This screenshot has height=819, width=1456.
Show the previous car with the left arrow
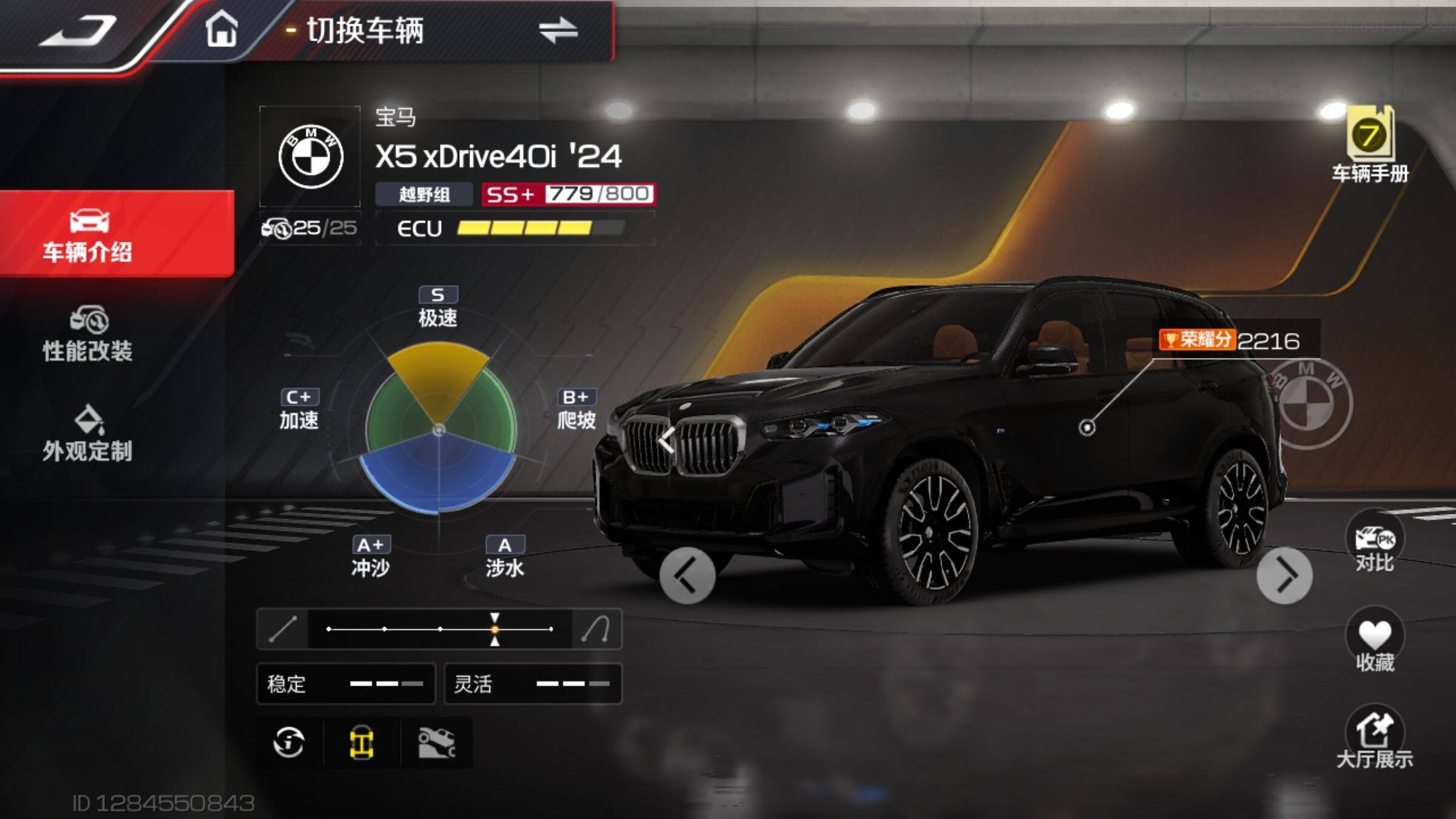point(687,576)
